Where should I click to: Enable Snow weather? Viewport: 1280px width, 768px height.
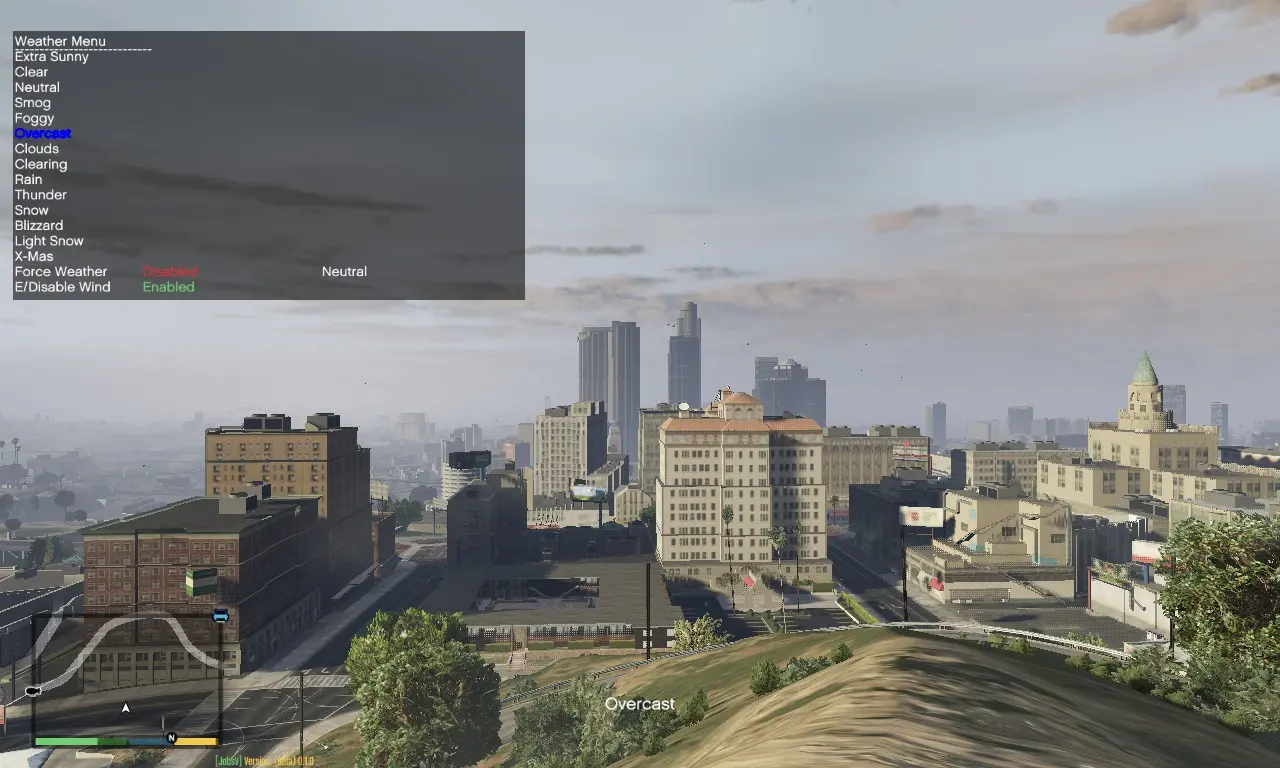click(31, 210)
